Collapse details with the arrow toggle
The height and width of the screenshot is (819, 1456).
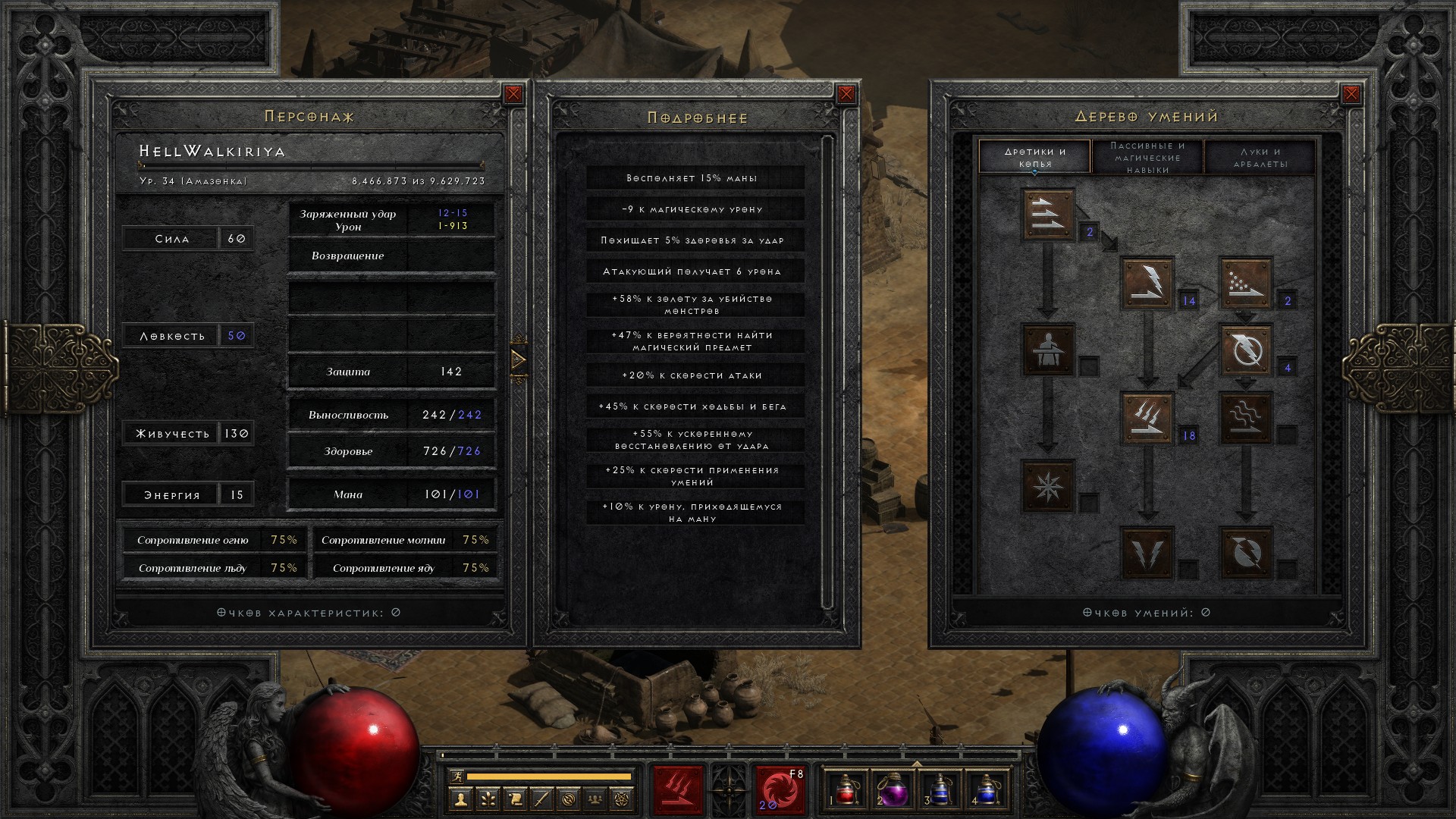519,359
